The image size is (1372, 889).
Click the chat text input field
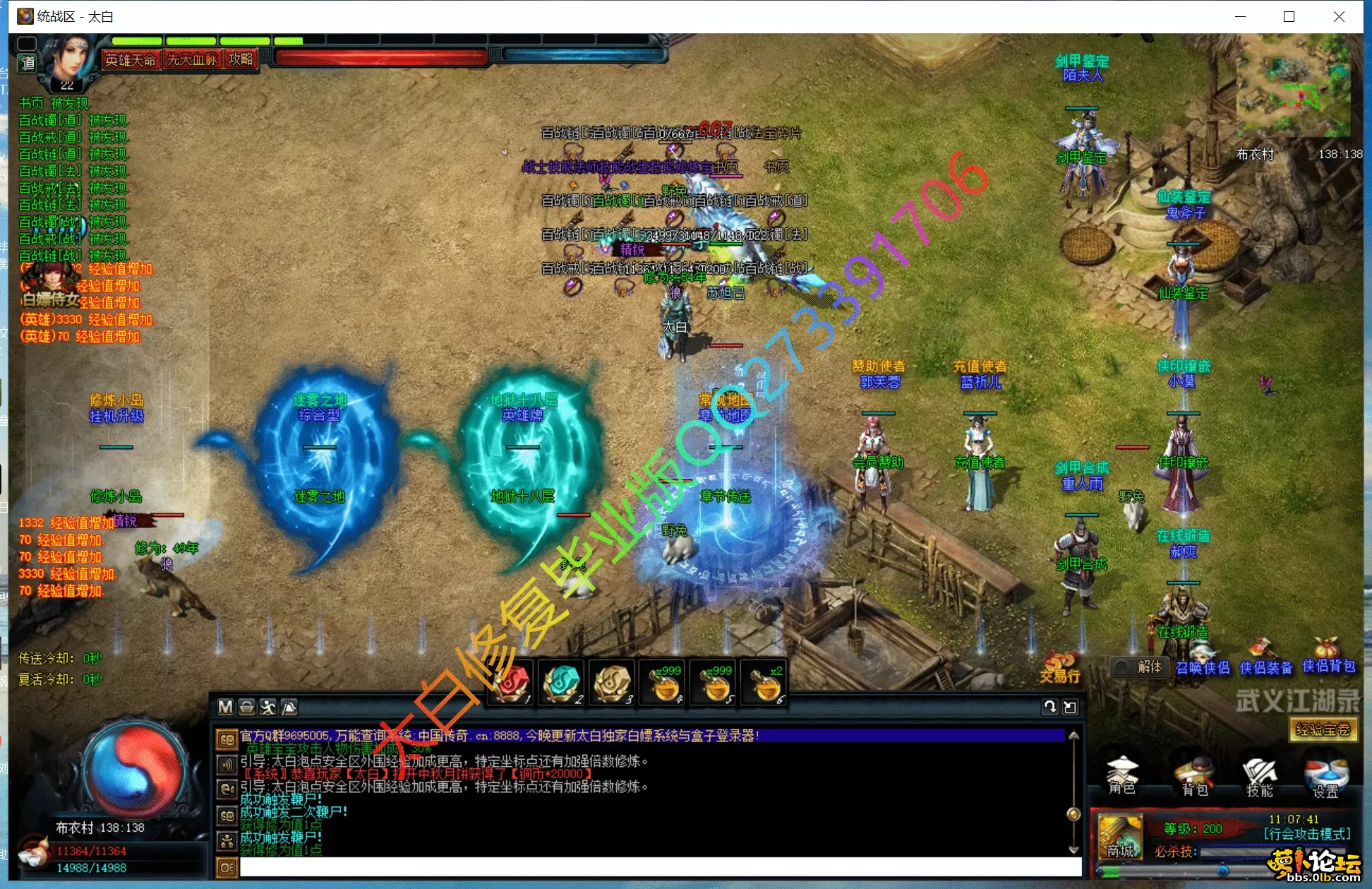(660, 867)
